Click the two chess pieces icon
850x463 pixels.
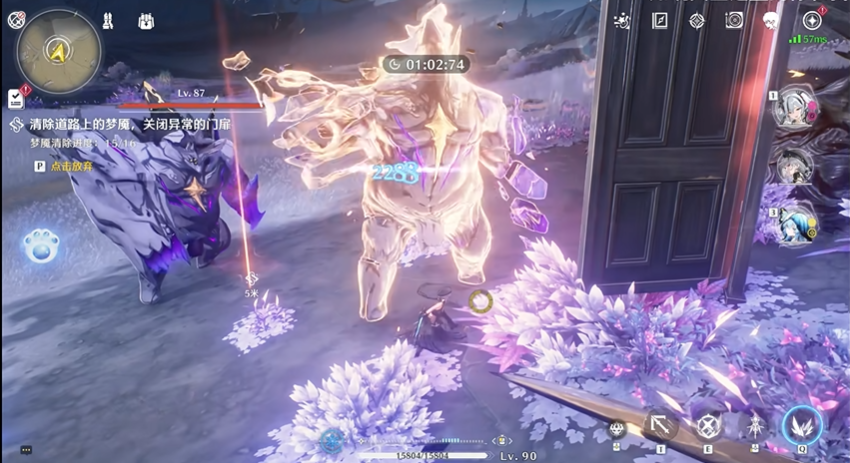[x=110, y=21]
